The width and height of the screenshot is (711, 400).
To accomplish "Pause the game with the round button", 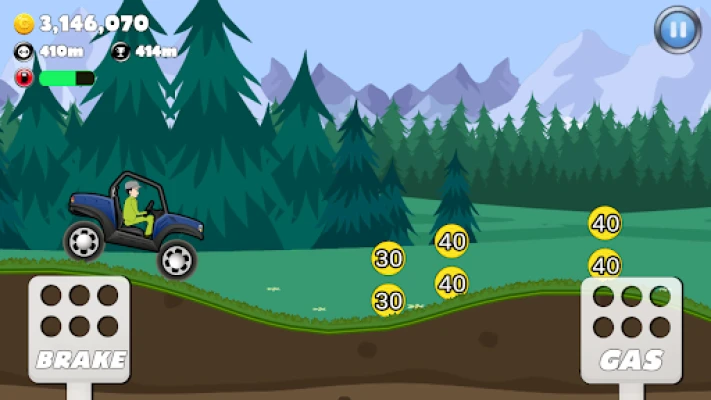I will [x=677, y=30].
